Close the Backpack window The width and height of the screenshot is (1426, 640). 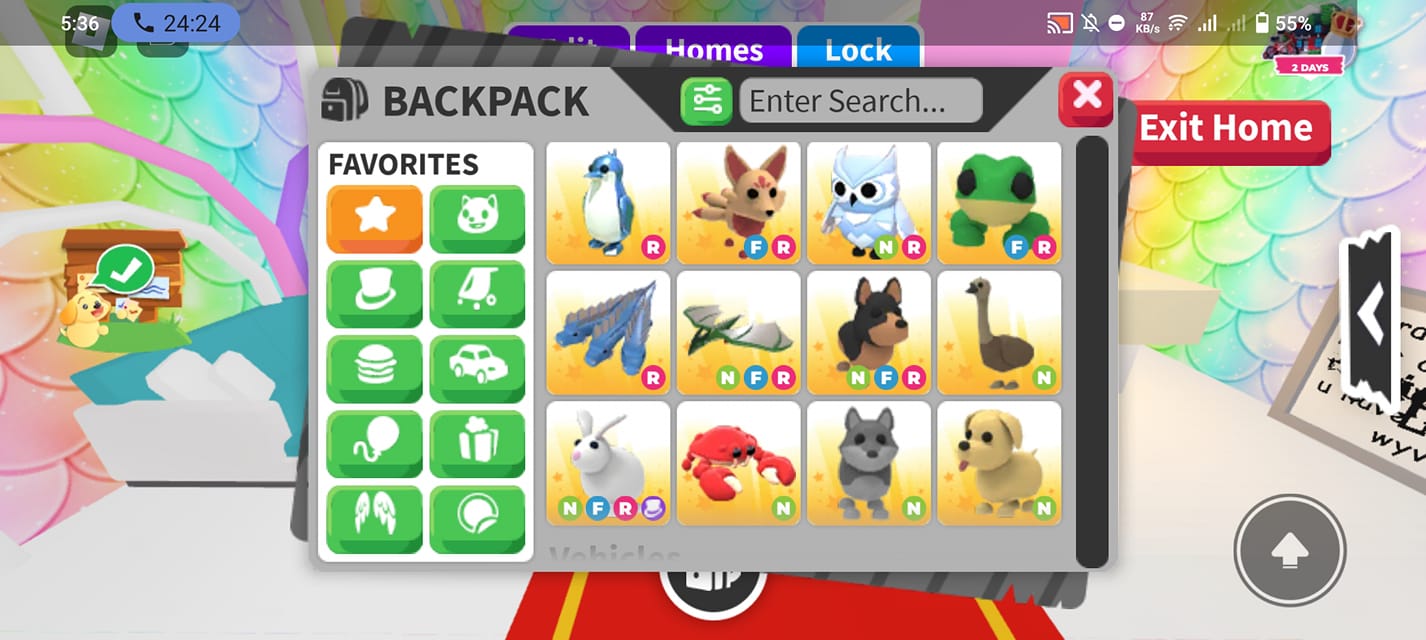1086,98
